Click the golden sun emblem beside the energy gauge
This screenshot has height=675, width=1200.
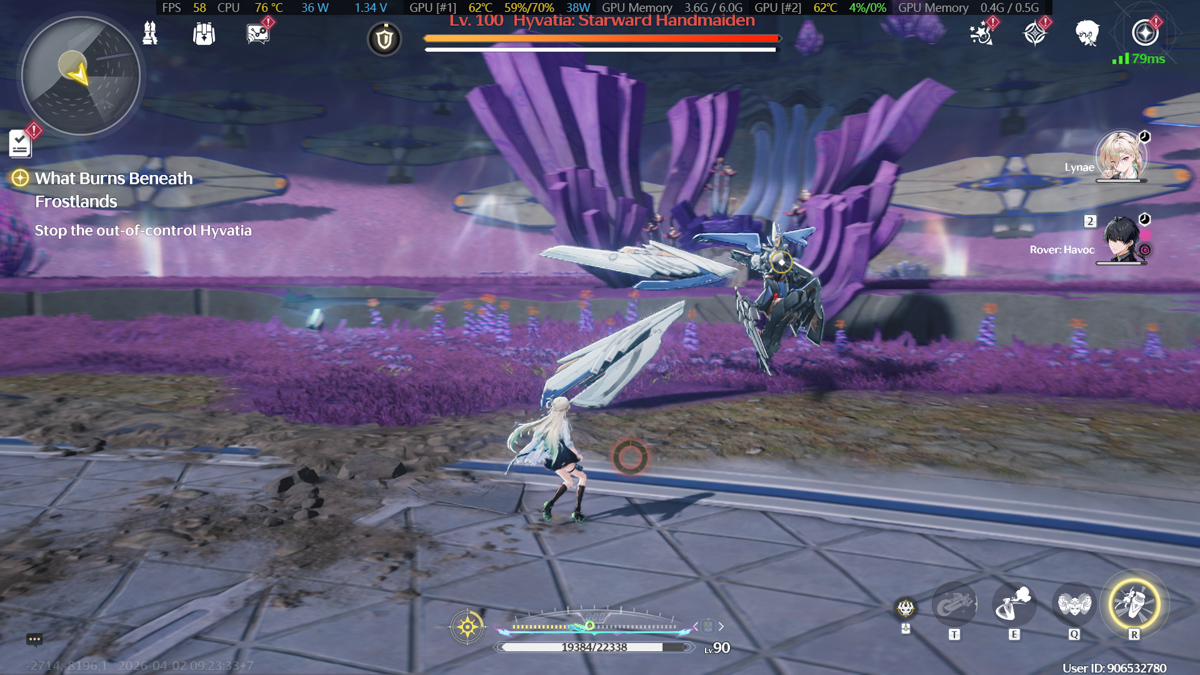(x=467, y=627)
